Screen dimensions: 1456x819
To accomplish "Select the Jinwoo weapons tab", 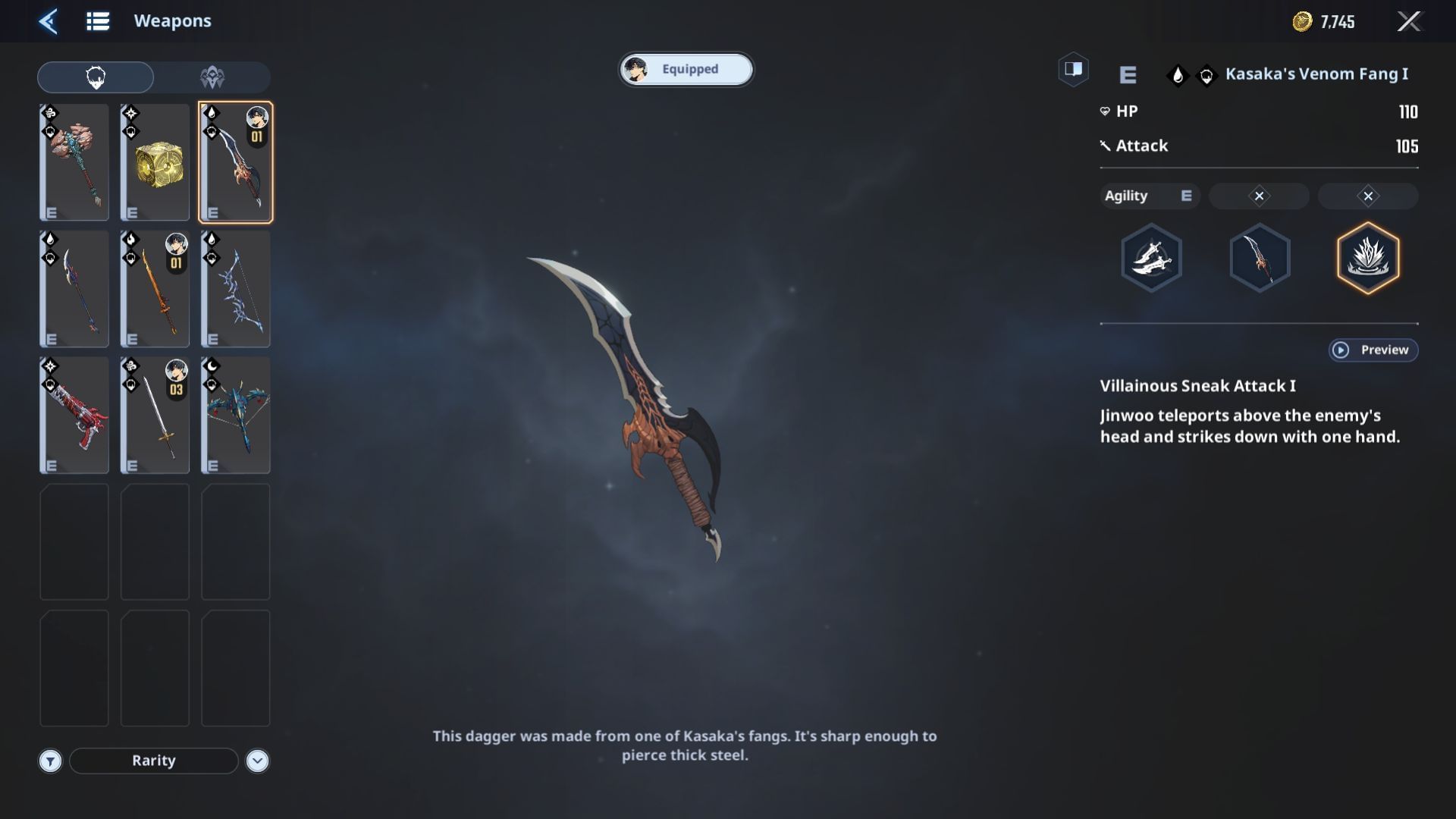I will coord(95,77).
